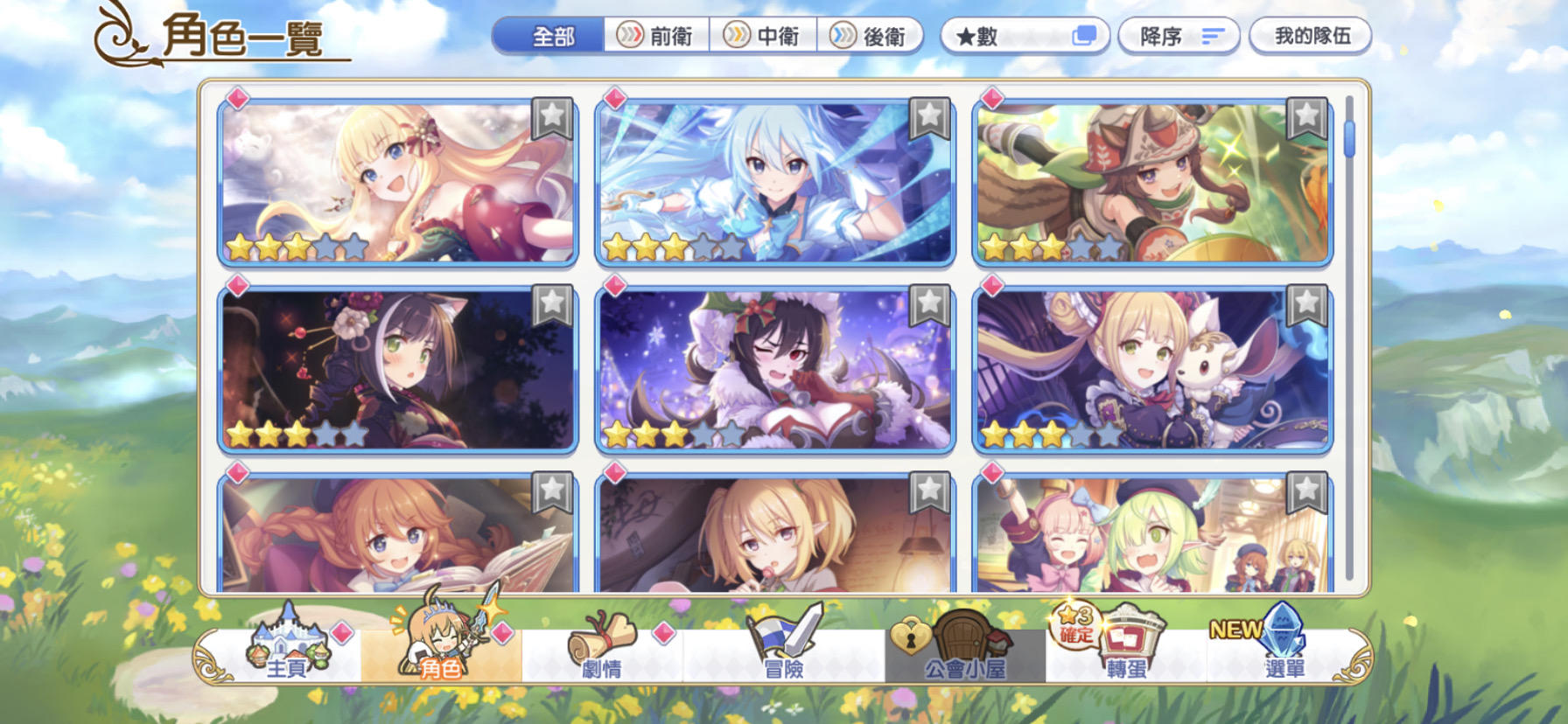
Task: Click the stacked-cards icon beside ★數
Action: (1085, 36)
